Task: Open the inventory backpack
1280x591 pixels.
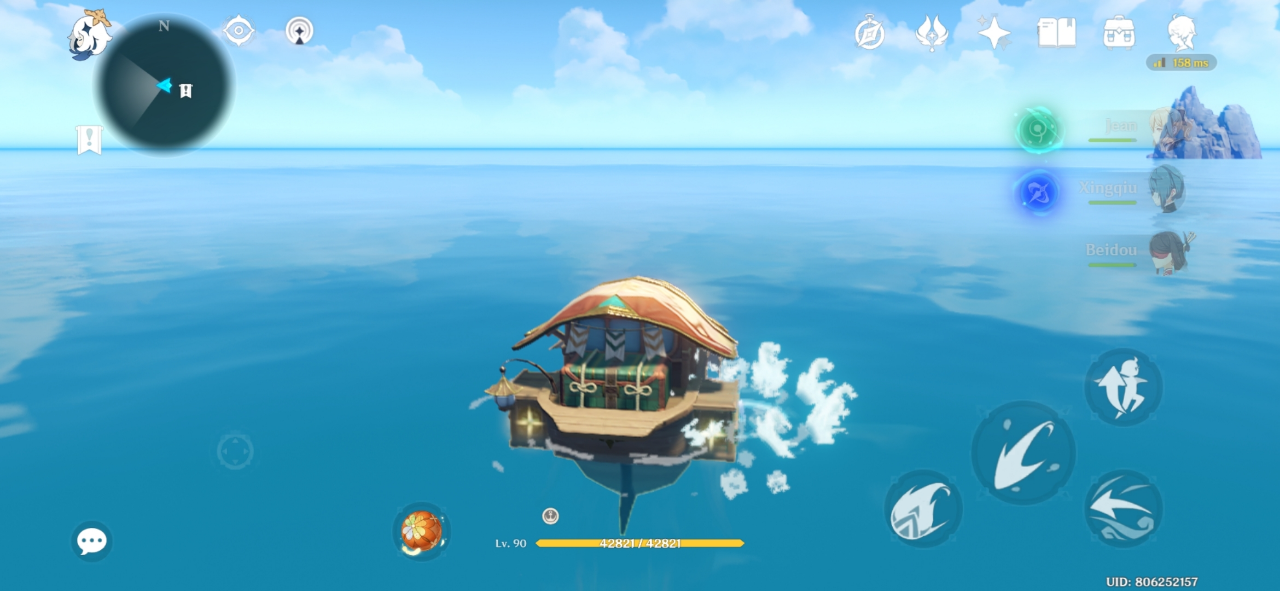Action: [x=1118, y=33]
